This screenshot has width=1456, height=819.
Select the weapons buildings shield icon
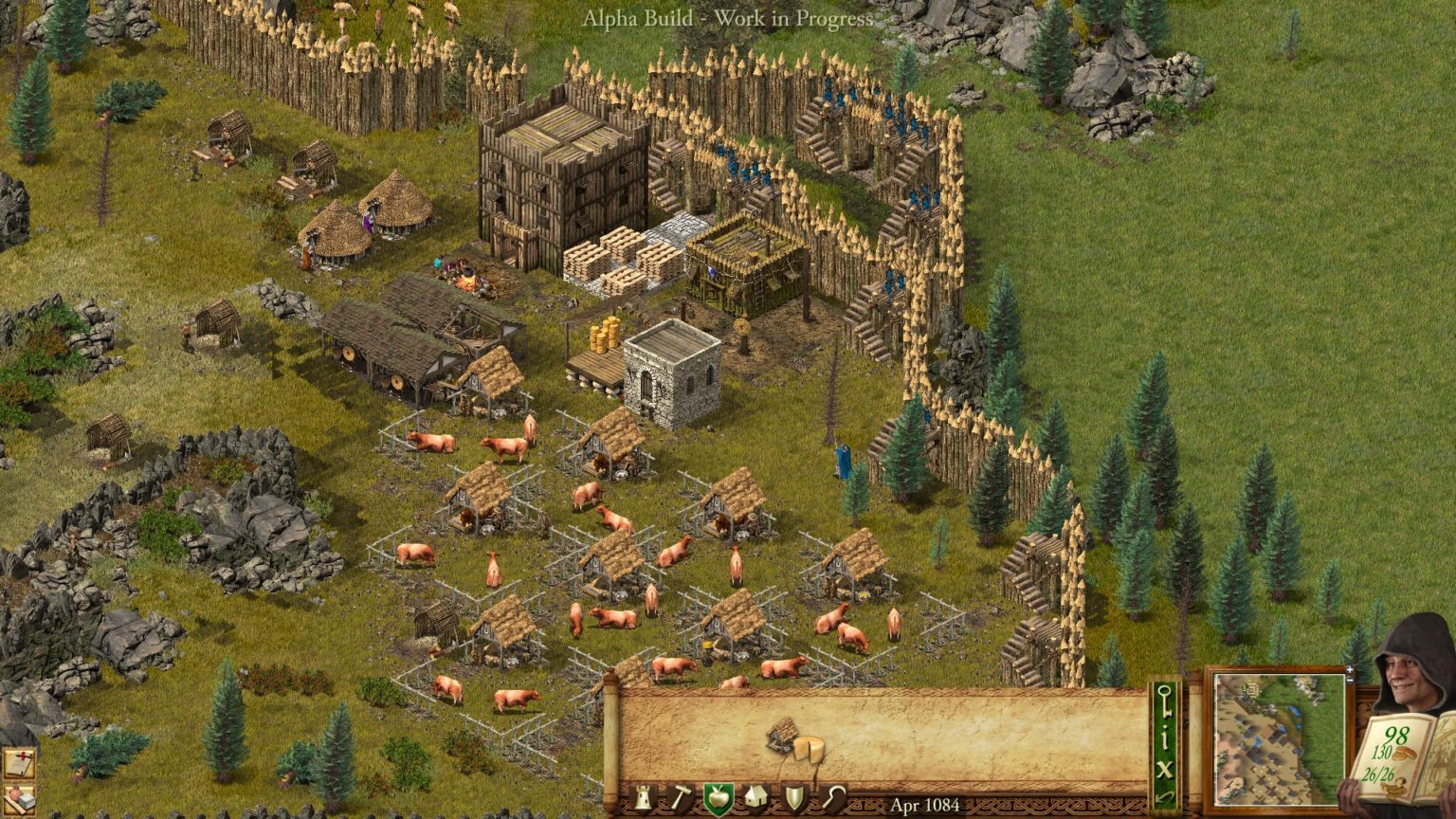tap(792, 798)
